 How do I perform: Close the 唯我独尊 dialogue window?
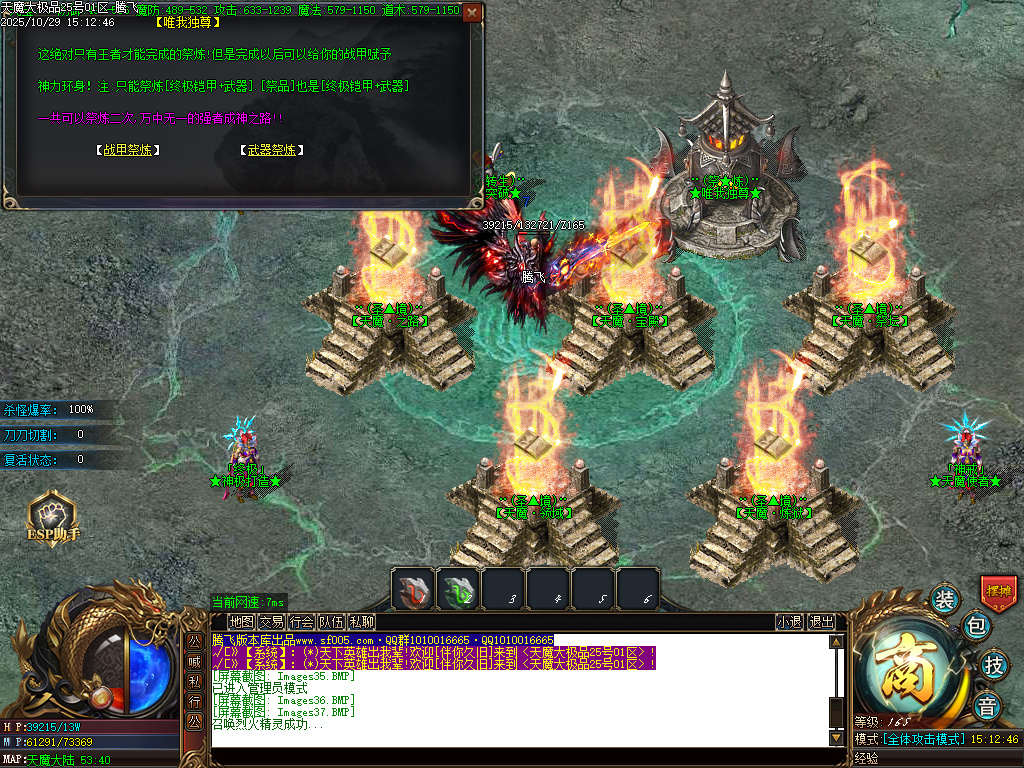coord(472,13)
